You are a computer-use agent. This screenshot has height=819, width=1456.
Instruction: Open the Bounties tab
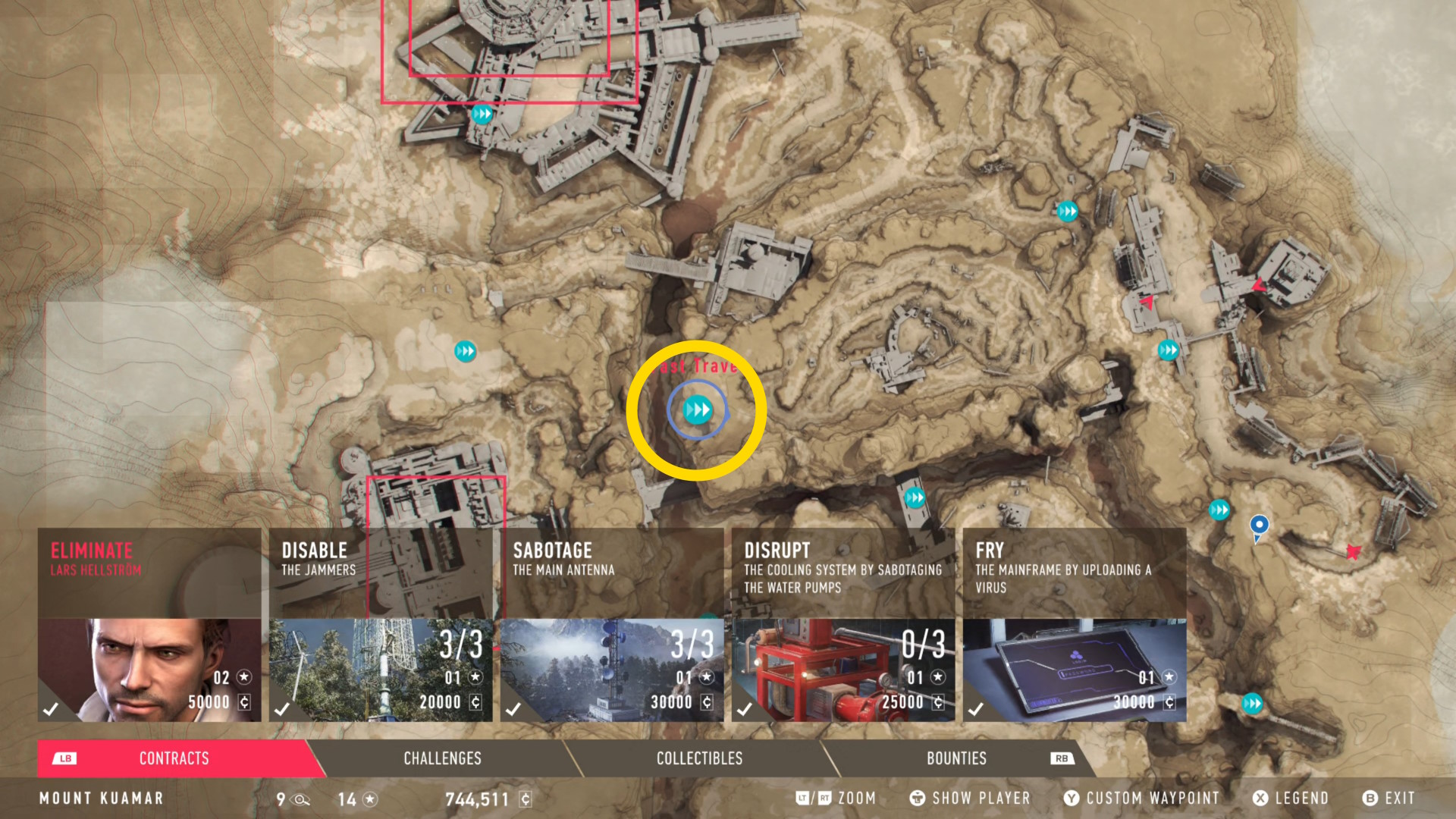tap(956, 758)
